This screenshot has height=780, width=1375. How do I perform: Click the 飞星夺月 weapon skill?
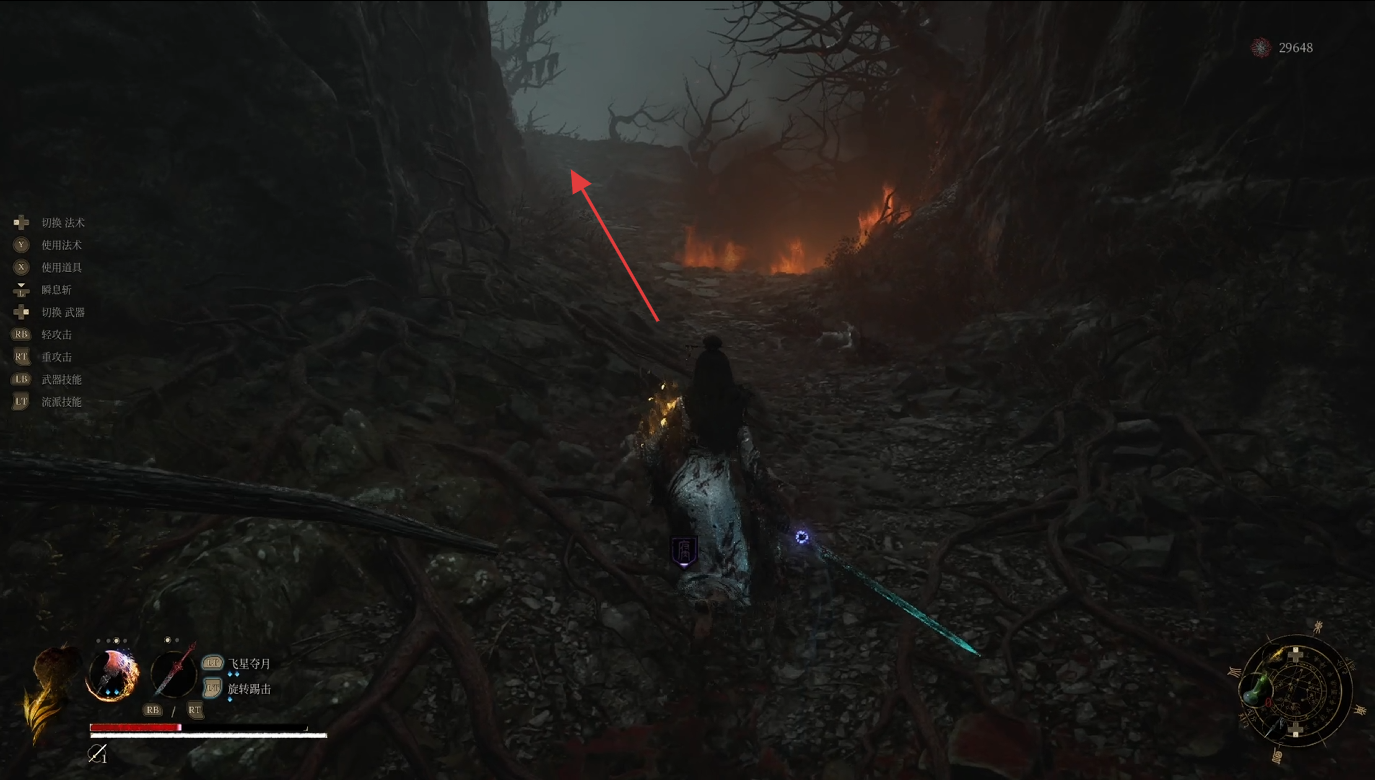coord(249,663)
